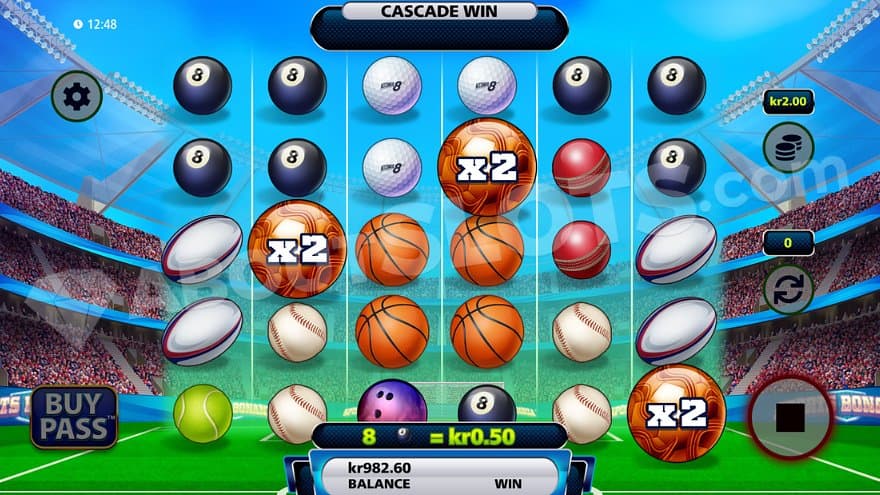Open the coin stack bet selector

coord(788,147)
